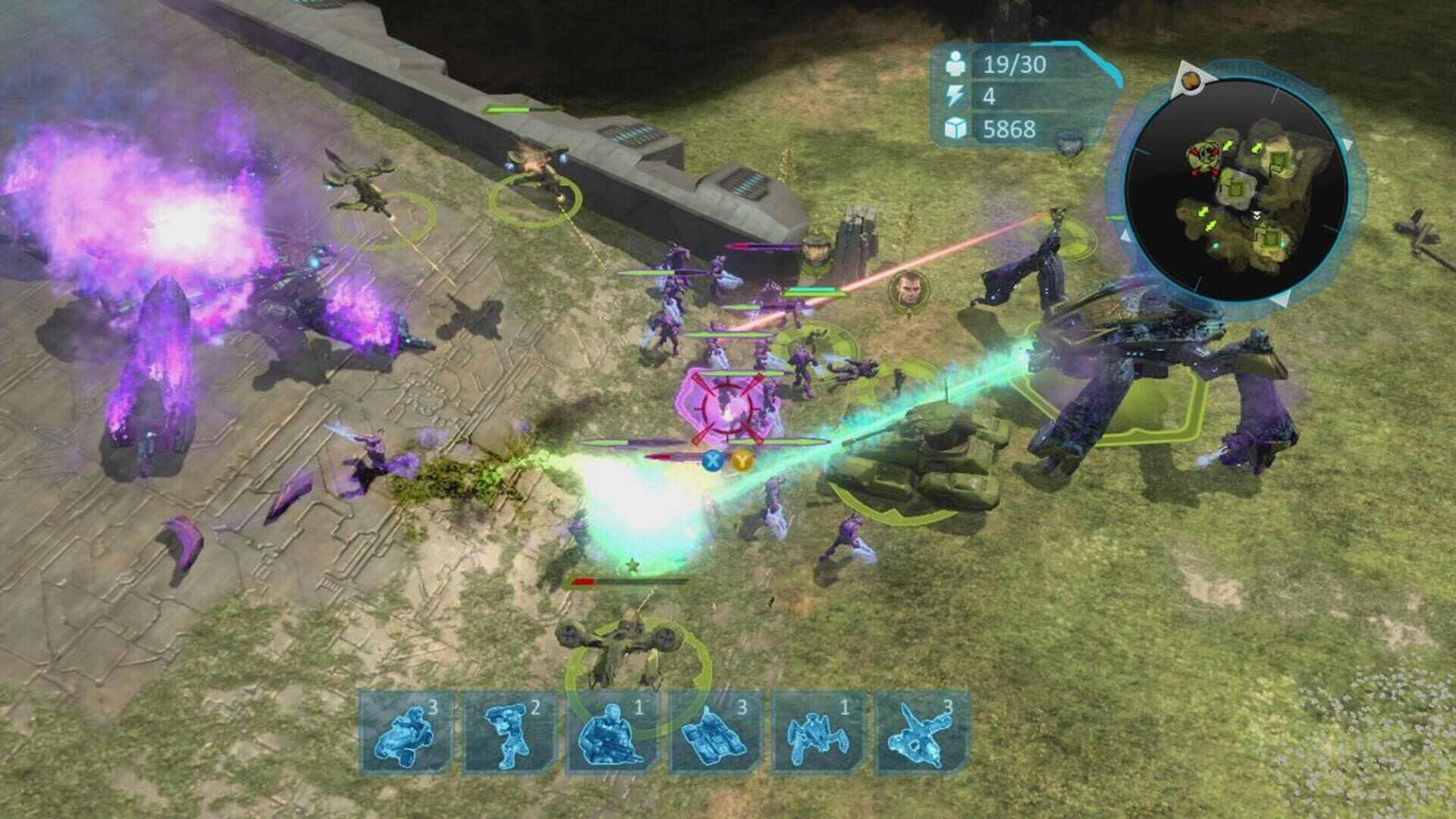Click the skull objective icon above the minimap
This screenshot has height=819, width=1456.
[1191, 80]
